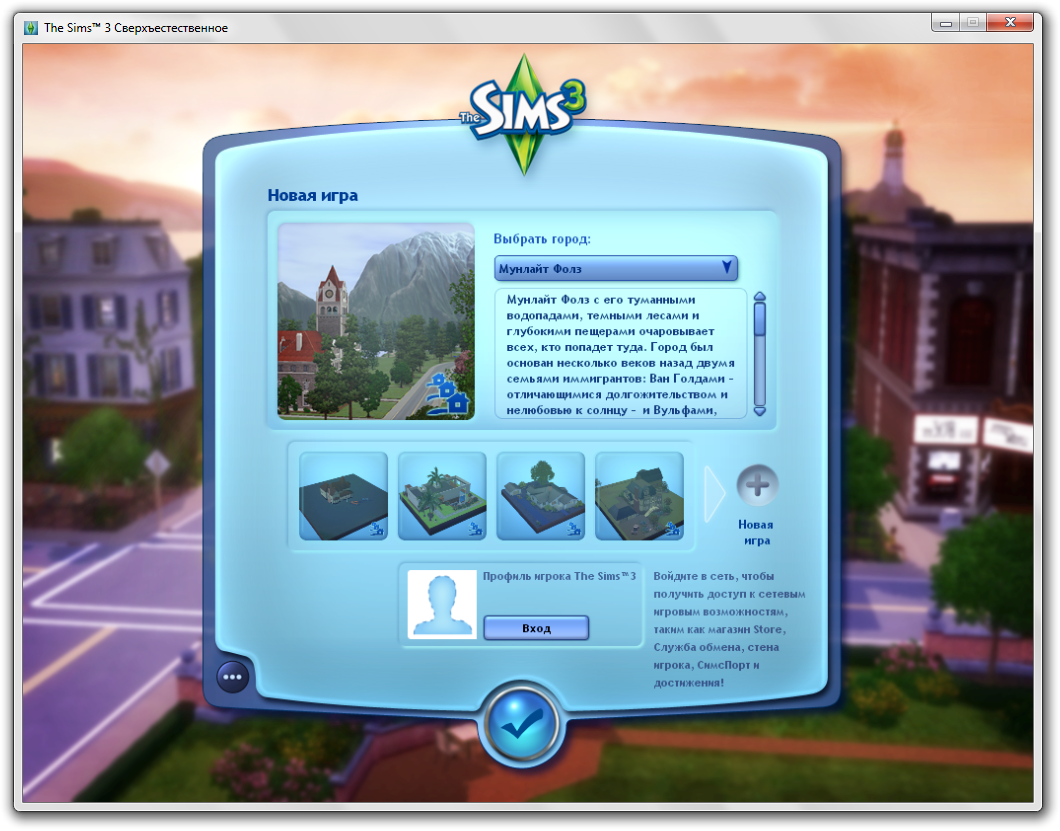Viewport: 1060px width, 831px height.
Task: Choose the save with the small house on dark lot
Action: [343, 496]
